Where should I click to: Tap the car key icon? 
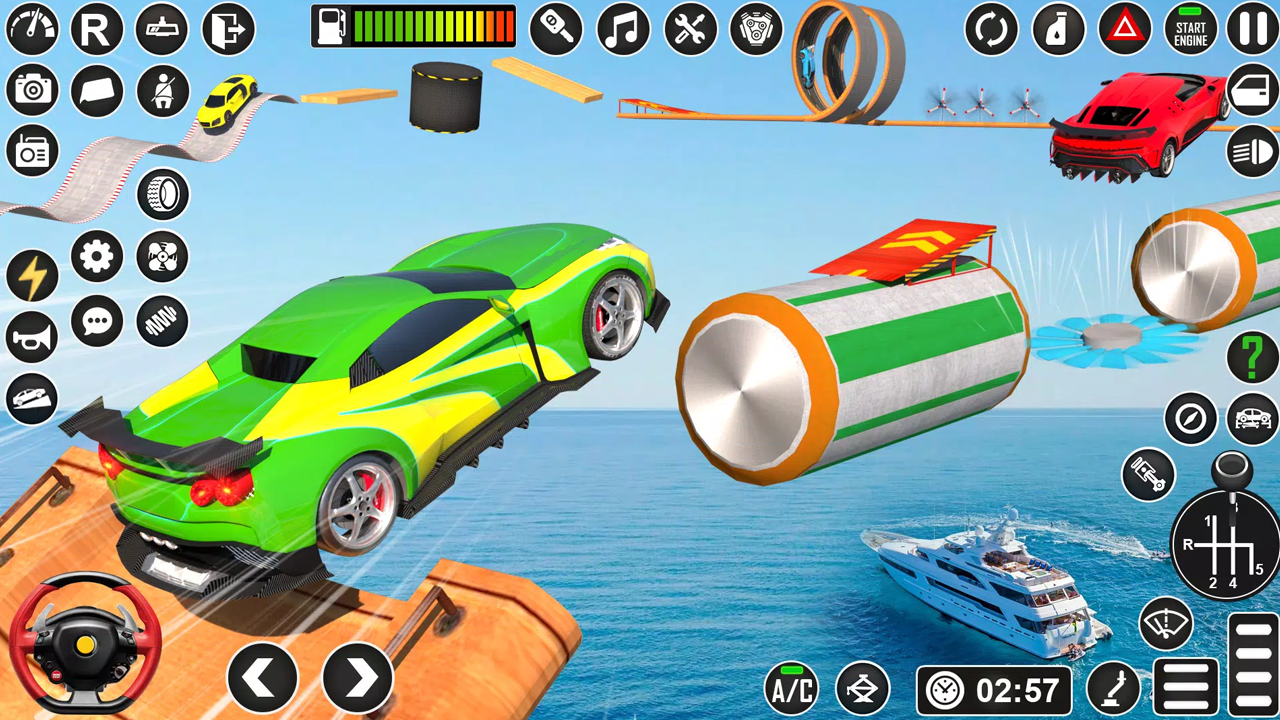click(x=556, y=30)
